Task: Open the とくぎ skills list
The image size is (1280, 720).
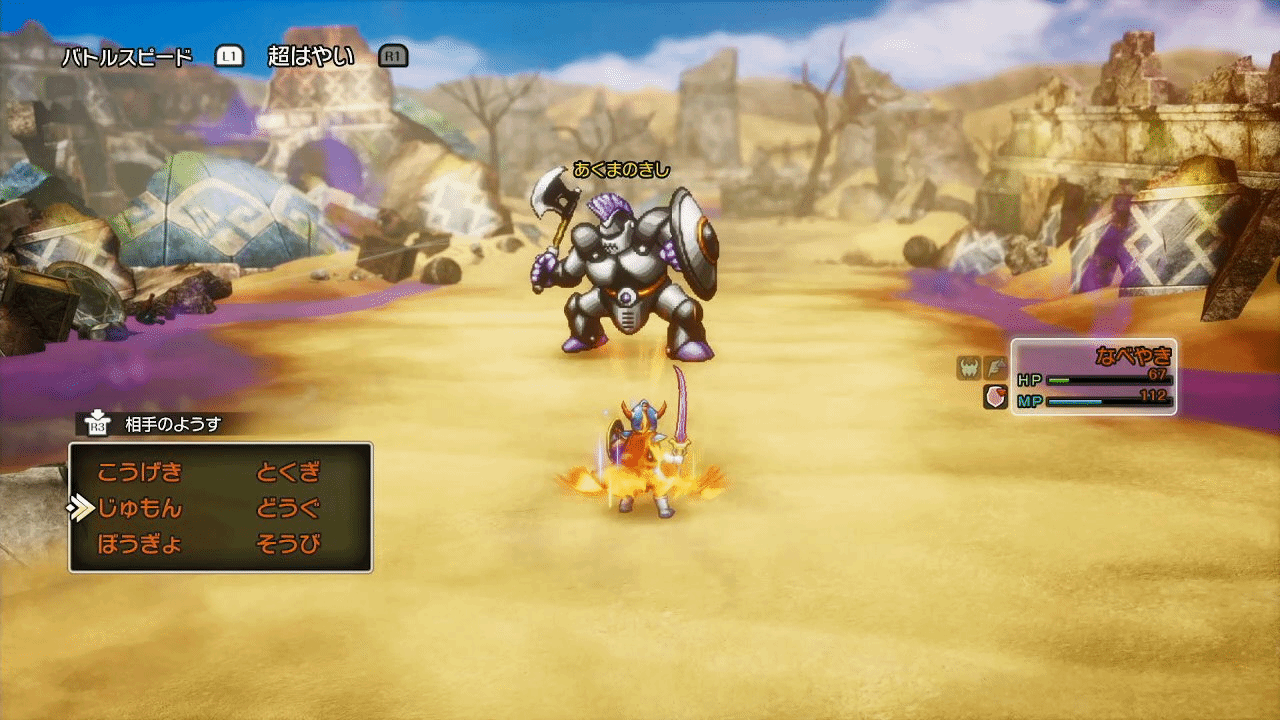Action: tap(289, 472)
